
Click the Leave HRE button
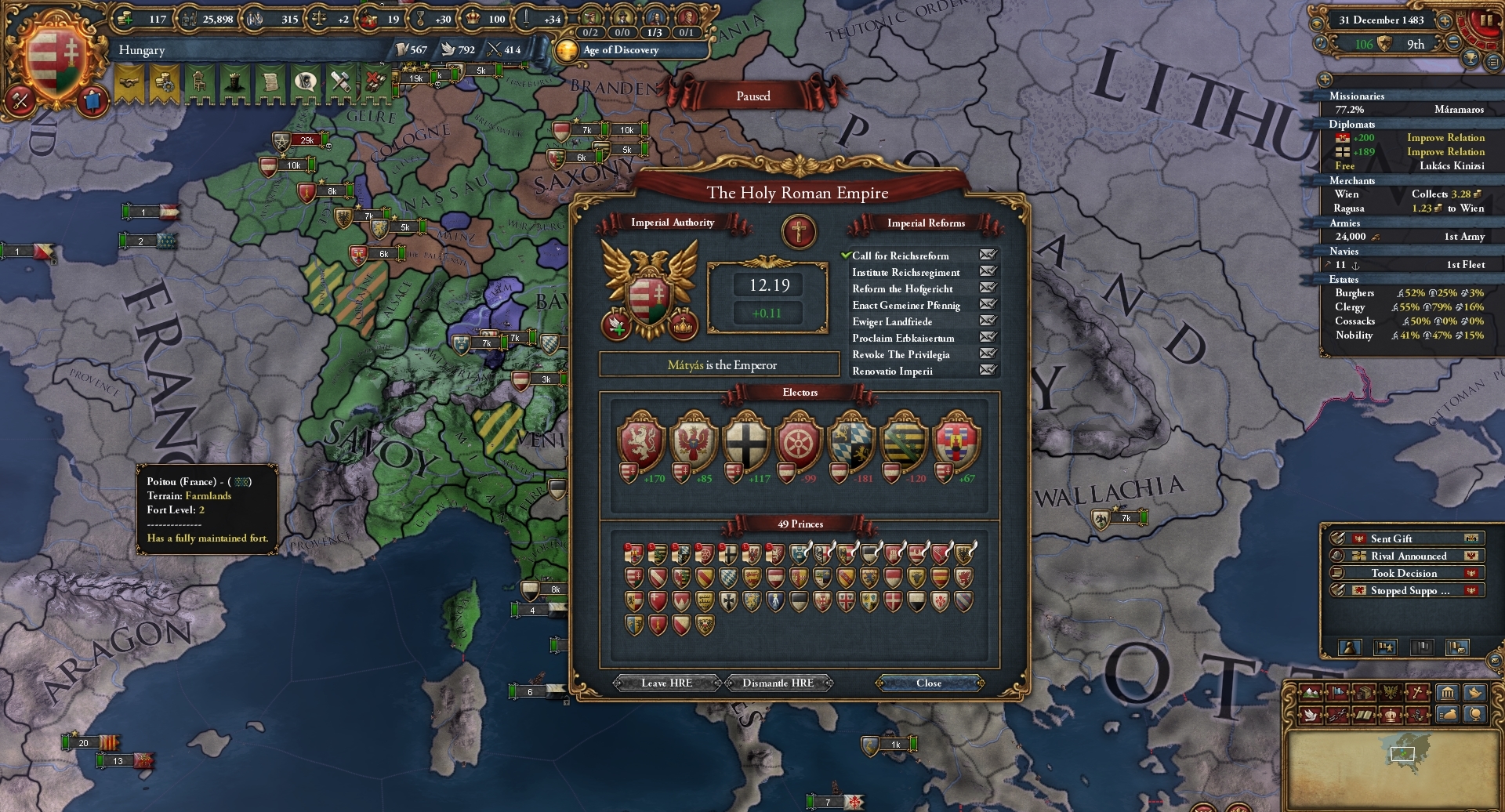tap(665, 683)
